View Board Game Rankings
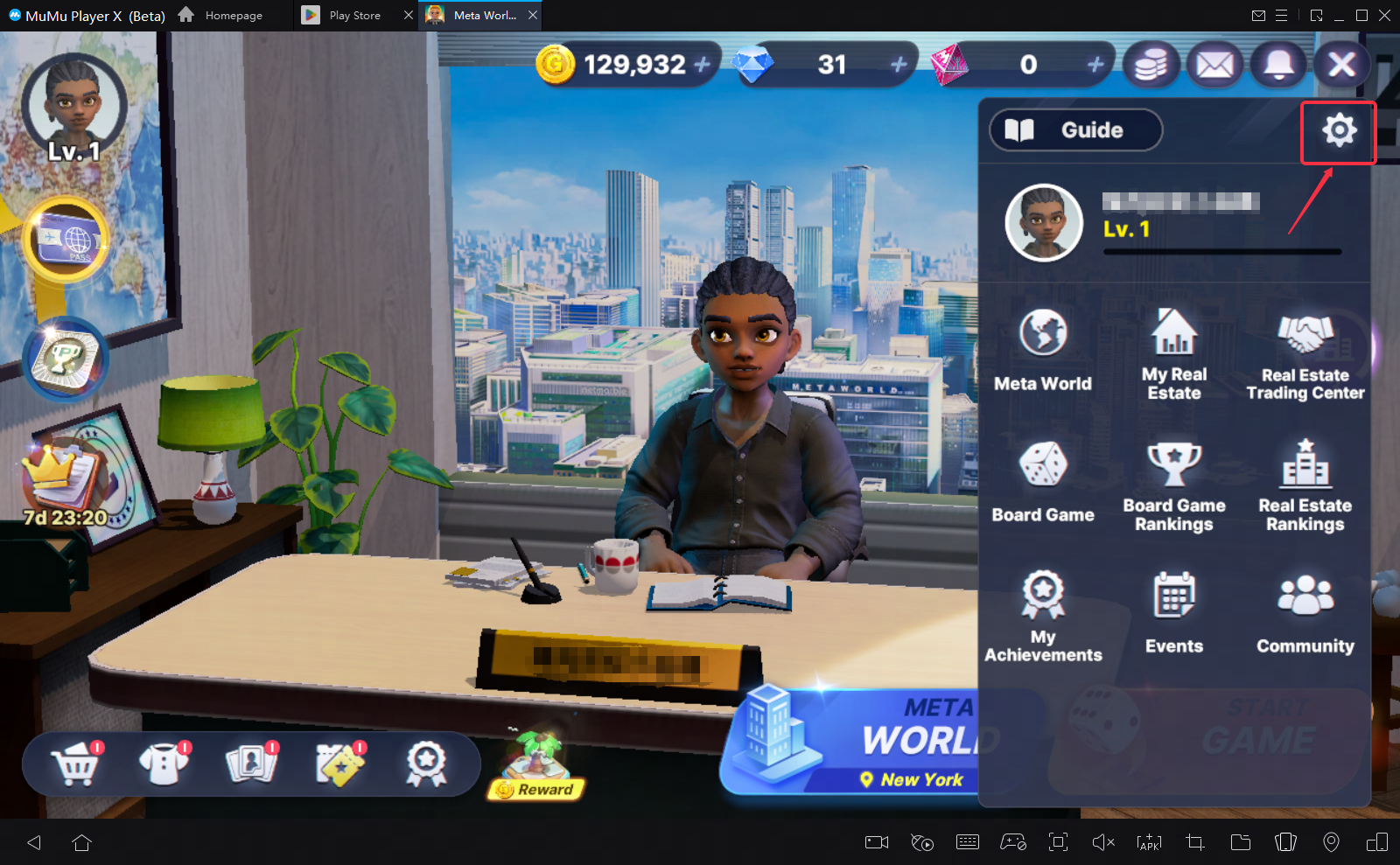Image resolution: width=1400 pixels, height=865 pixels. tap(1174, 485)
